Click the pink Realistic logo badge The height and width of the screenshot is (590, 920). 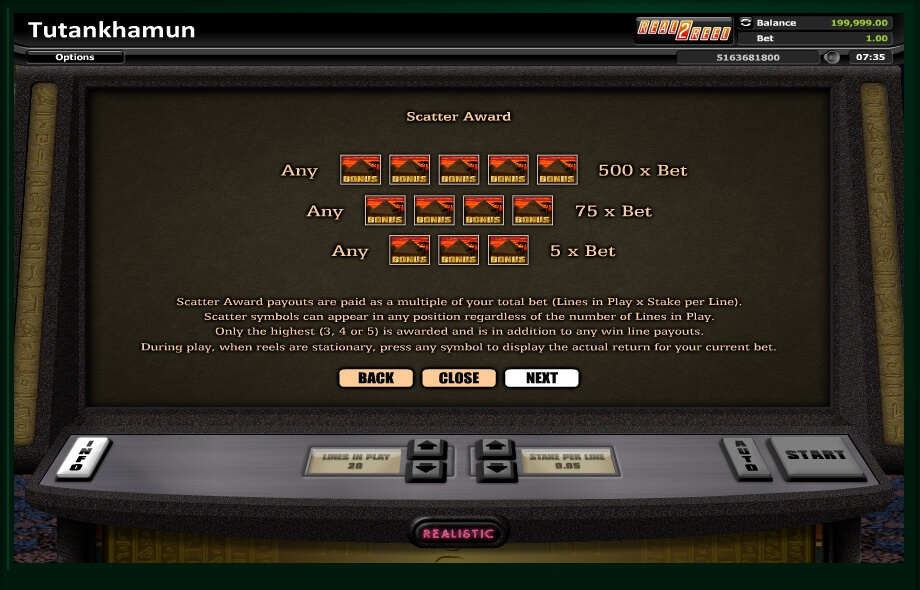(459, 533)
